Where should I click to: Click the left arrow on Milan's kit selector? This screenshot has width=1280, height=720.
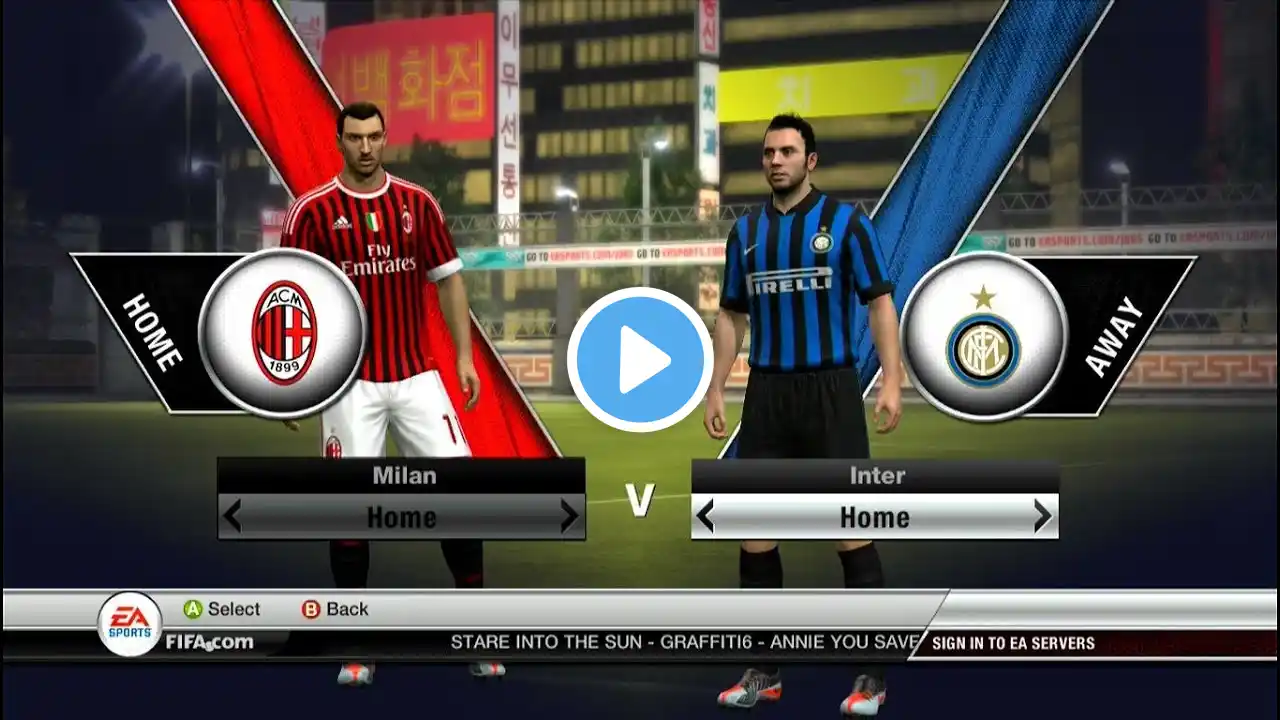(x=232, y=517)
